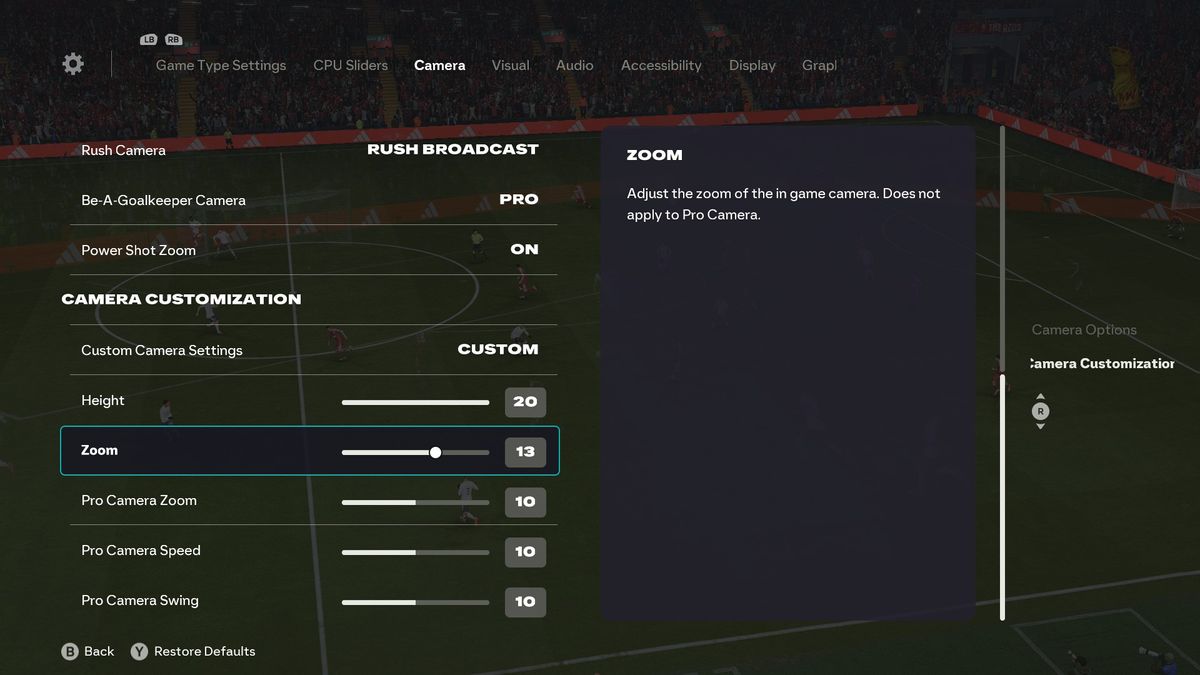This screenshot has width=1200, height=675.
Task: Switch to the Game Type Settings tab
Action: tap(221, 65)
